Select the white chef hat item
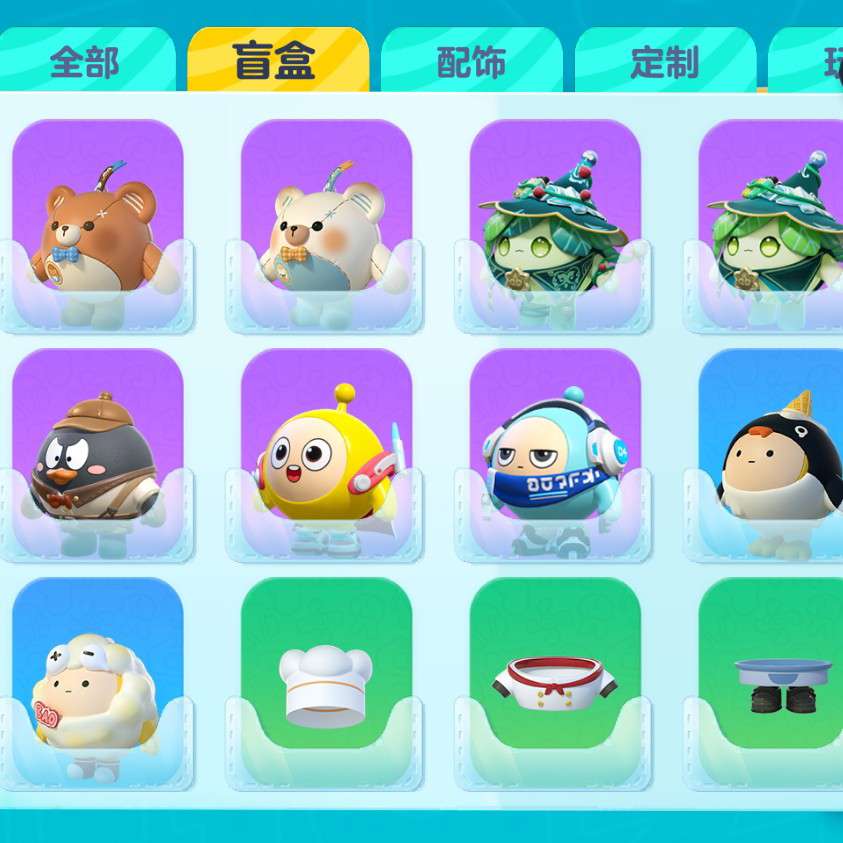 326,686
